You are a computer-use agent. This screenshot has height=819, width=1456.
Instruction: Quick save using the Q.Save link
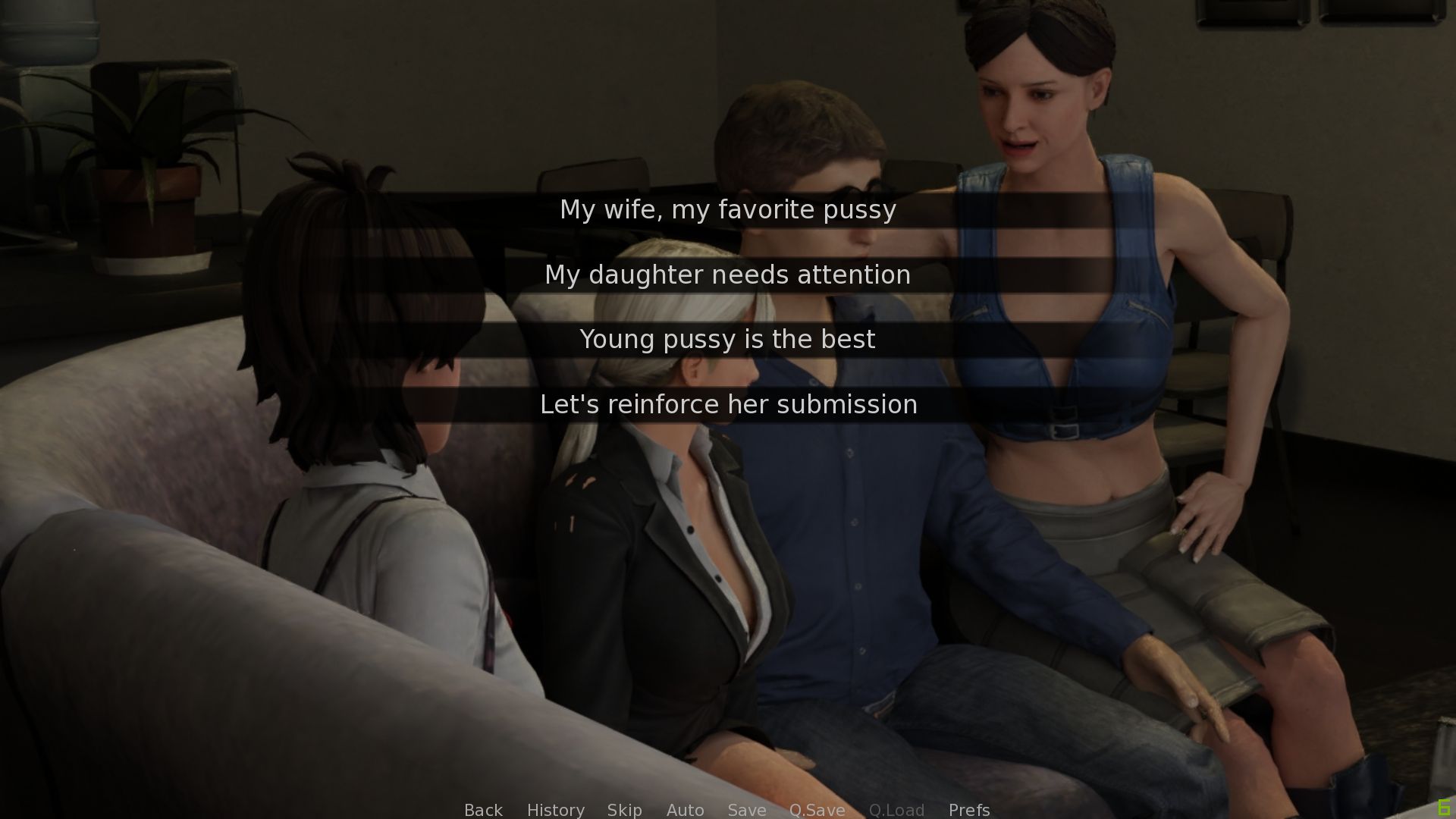(817, 810)
